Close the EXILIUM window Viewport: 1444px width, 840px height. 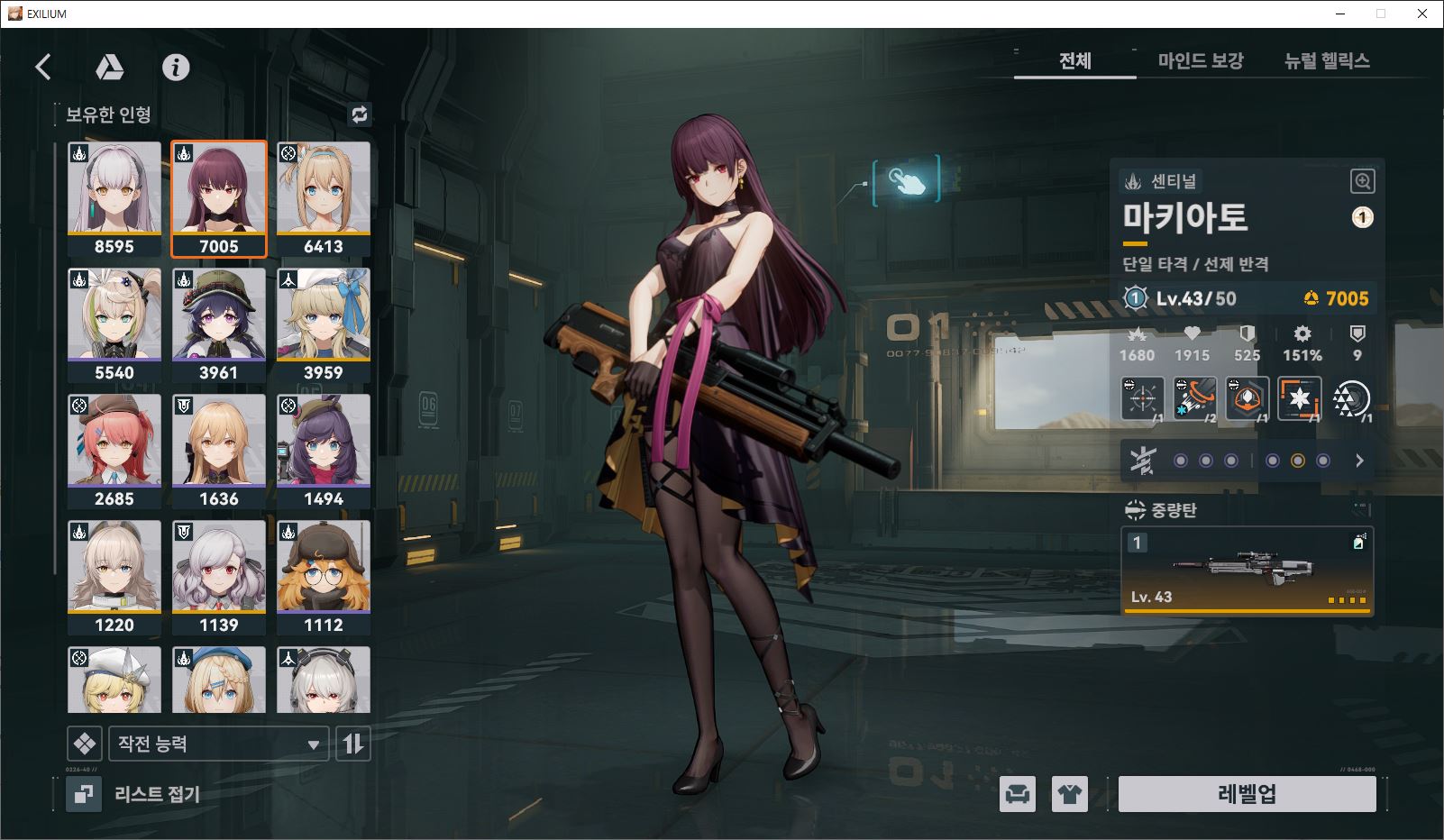click(1422, 14)
